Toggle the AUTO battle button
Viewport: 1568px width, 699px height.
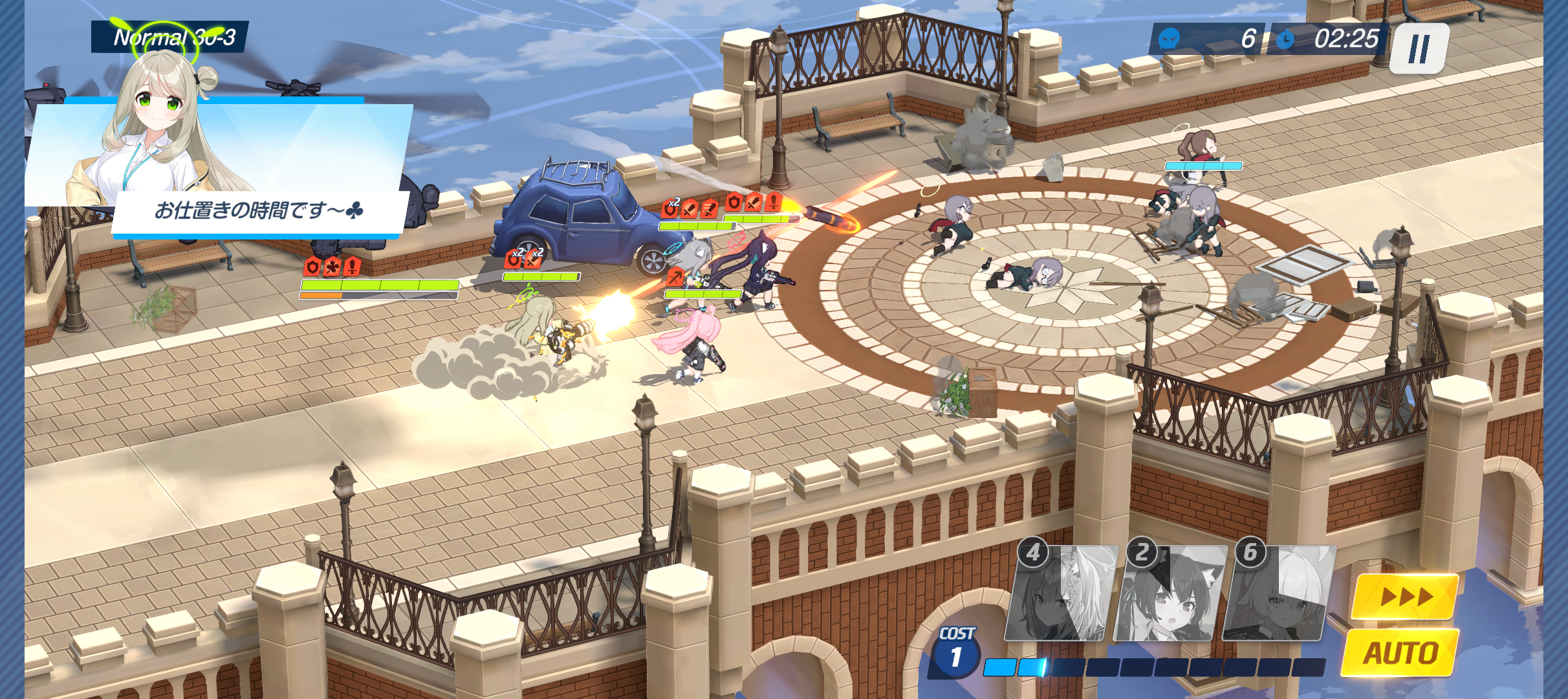click(x=1400, y=652)
